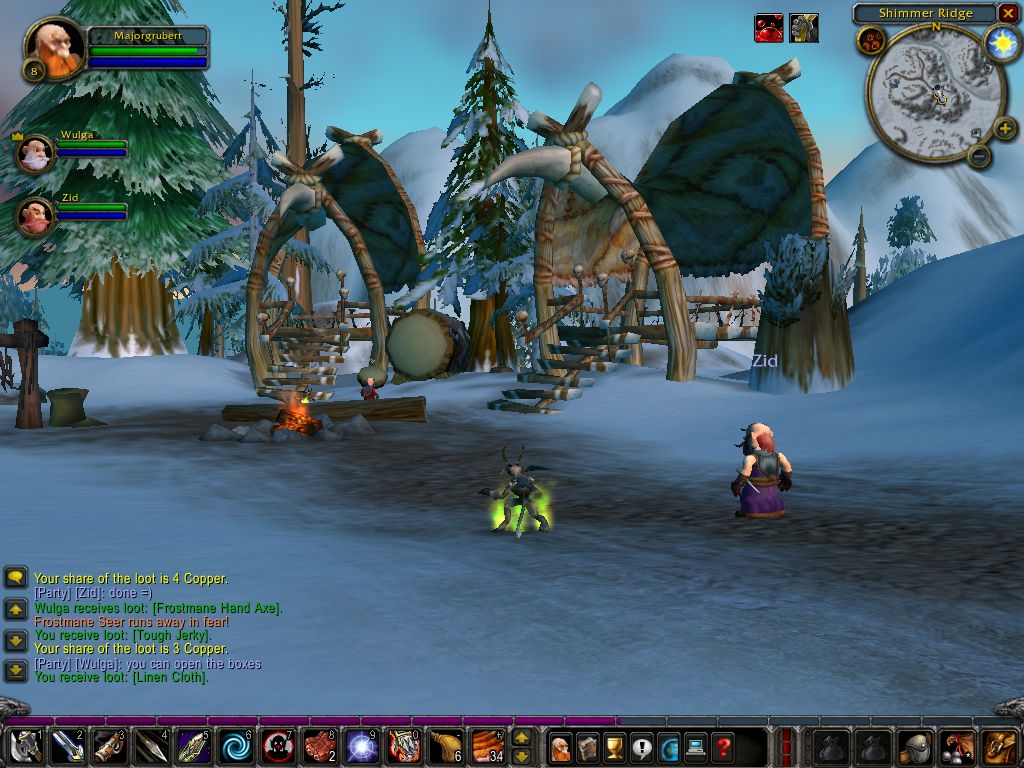Close the minimap with the X button
Image resolution: width=1024 pixels, height=768 pixels.
click(x=1008, y=13)
